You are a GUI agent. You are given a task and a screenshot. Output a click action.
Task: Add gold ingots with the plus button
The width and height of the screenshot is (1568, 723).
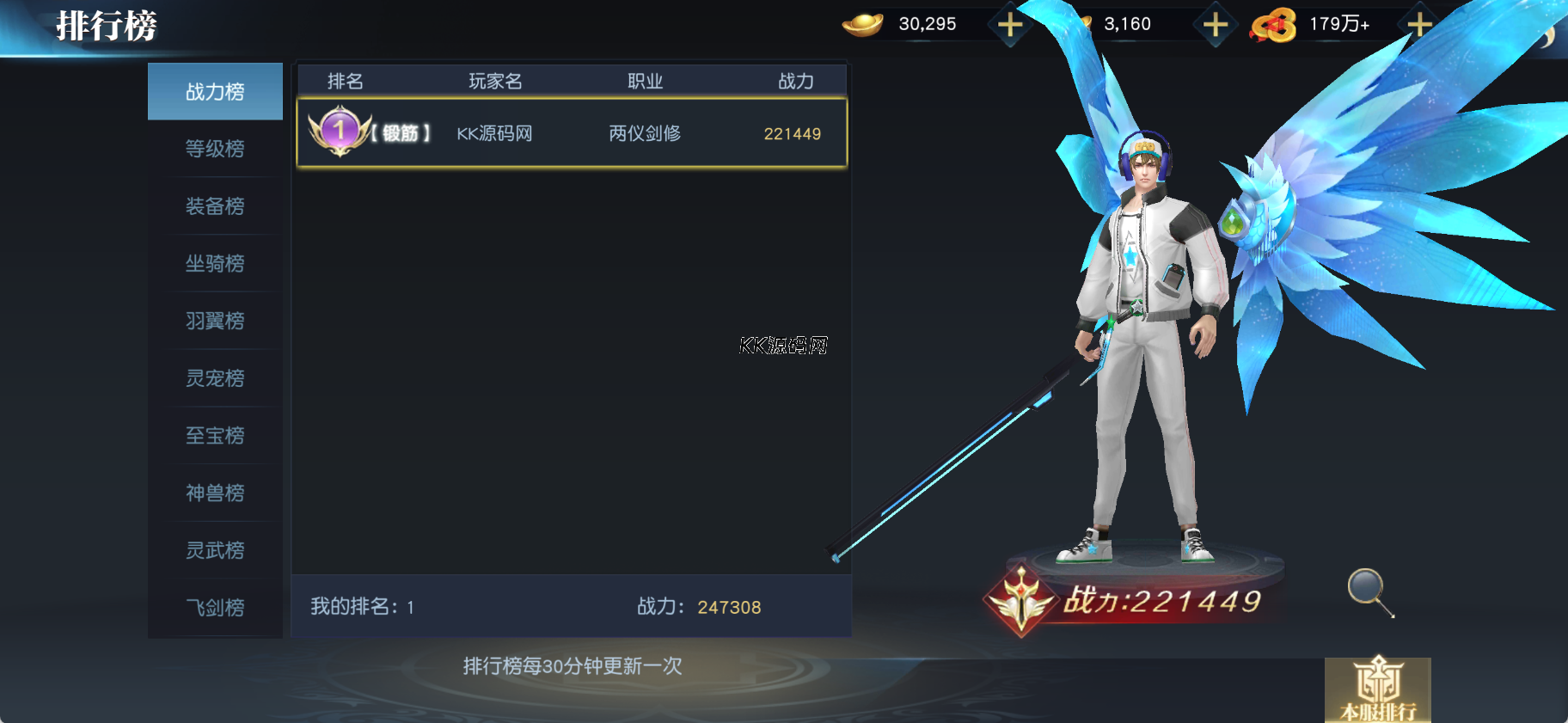(x=1010, y=24)
